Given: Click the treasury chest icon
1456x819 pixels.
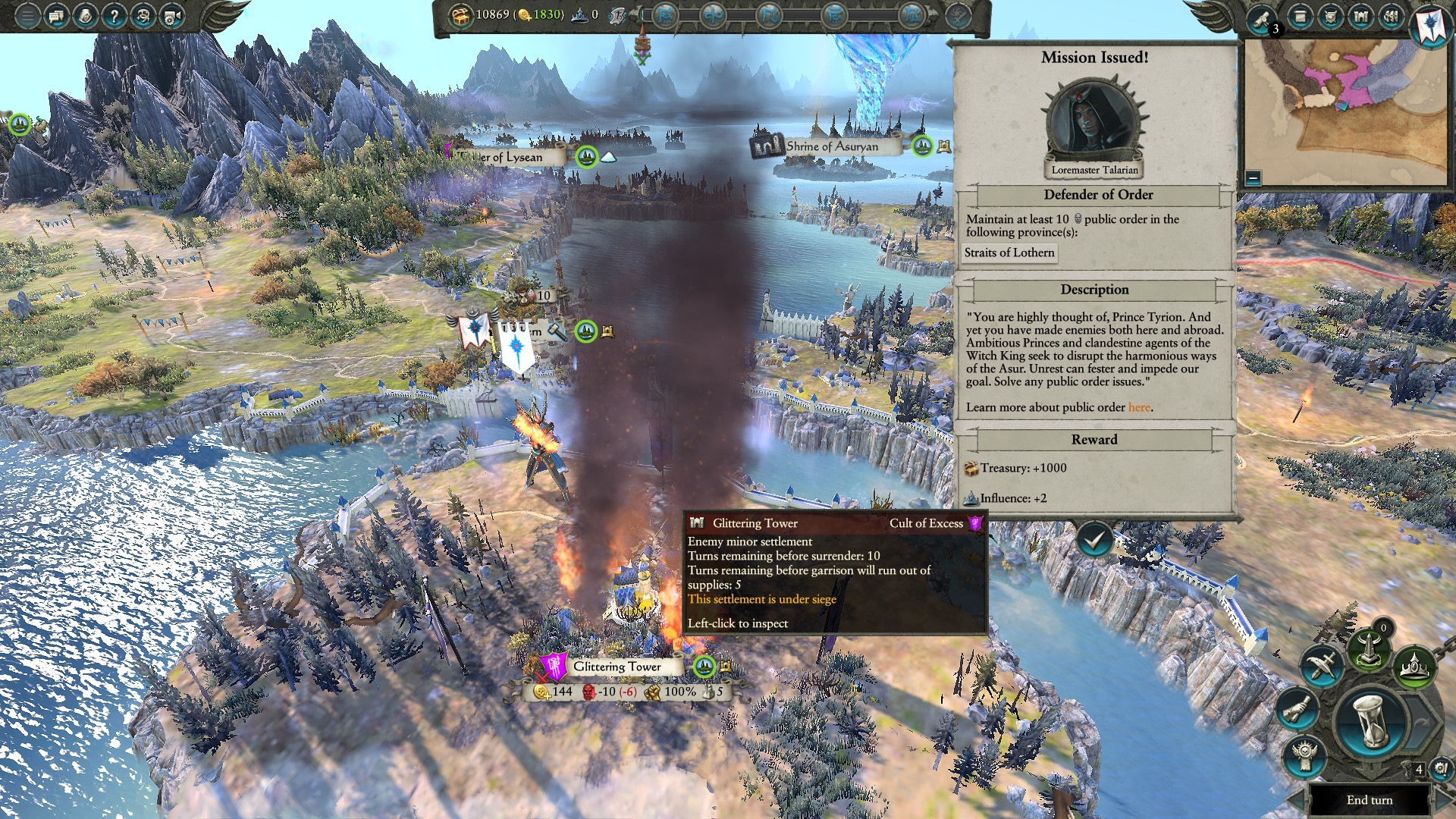Looking at the screenshot, I should point(460,15).
